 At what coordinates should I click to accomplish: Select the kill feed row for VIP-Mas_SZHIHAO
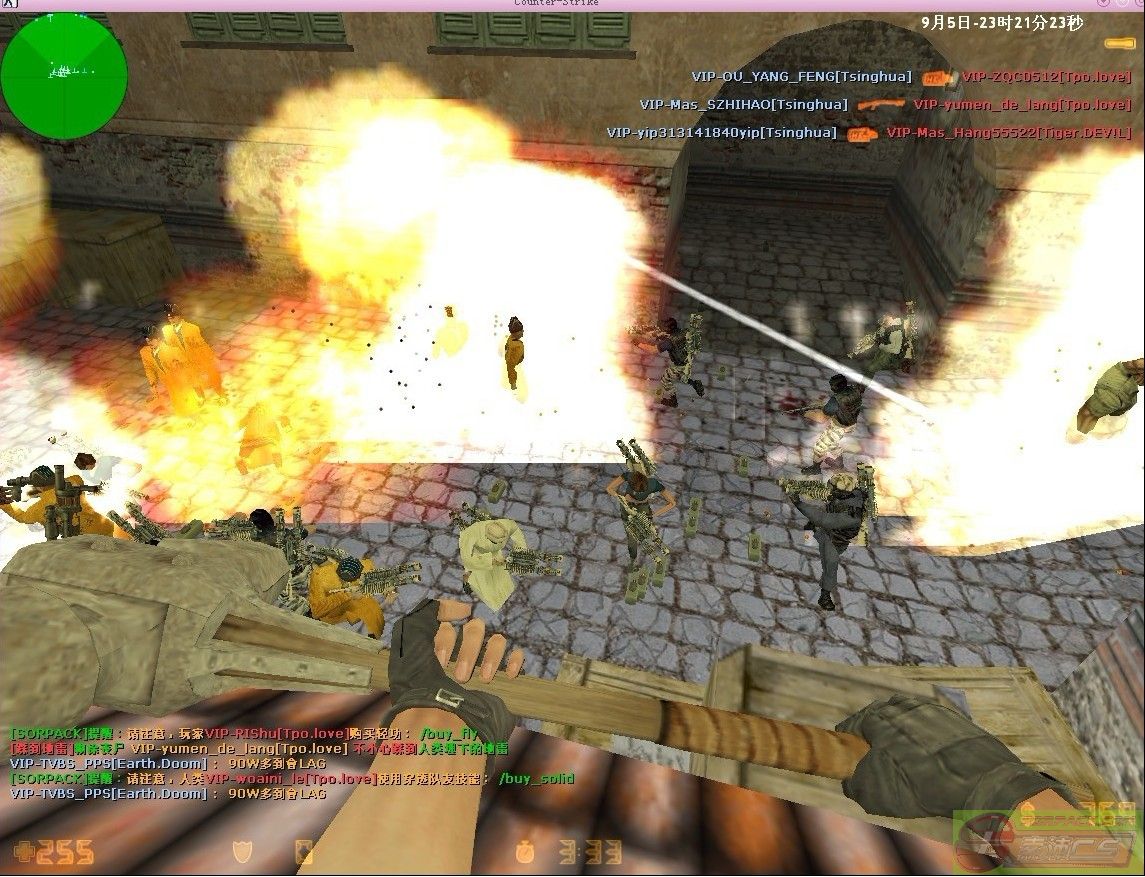(x=884, y=104)
